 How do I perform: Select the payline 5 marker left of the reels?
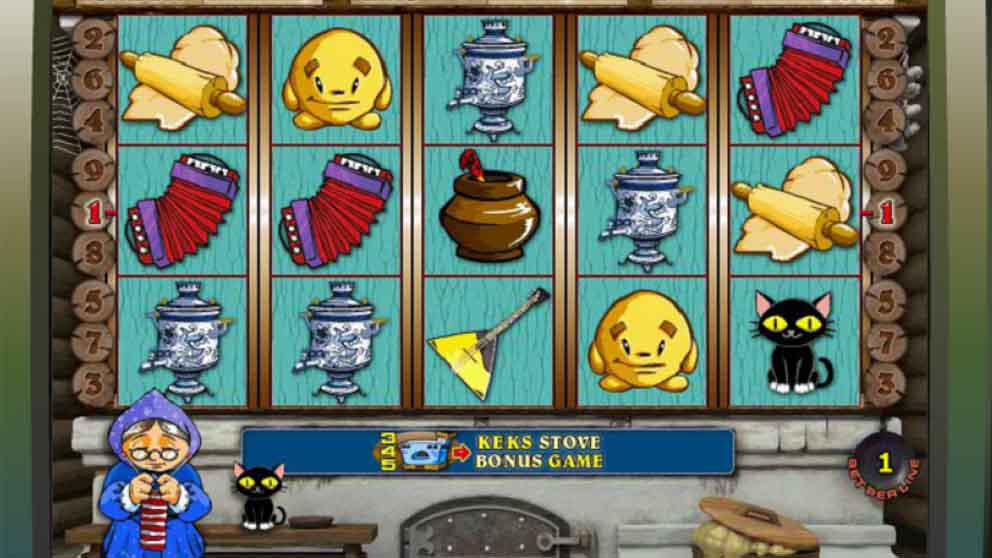click(x=93, y=299)
